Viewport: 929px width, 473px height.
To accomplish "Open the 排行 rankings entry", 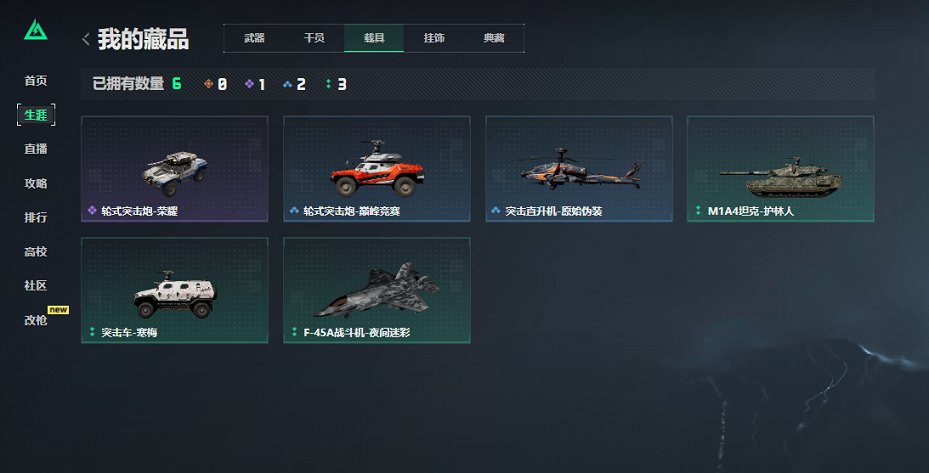I will point(36,217).
